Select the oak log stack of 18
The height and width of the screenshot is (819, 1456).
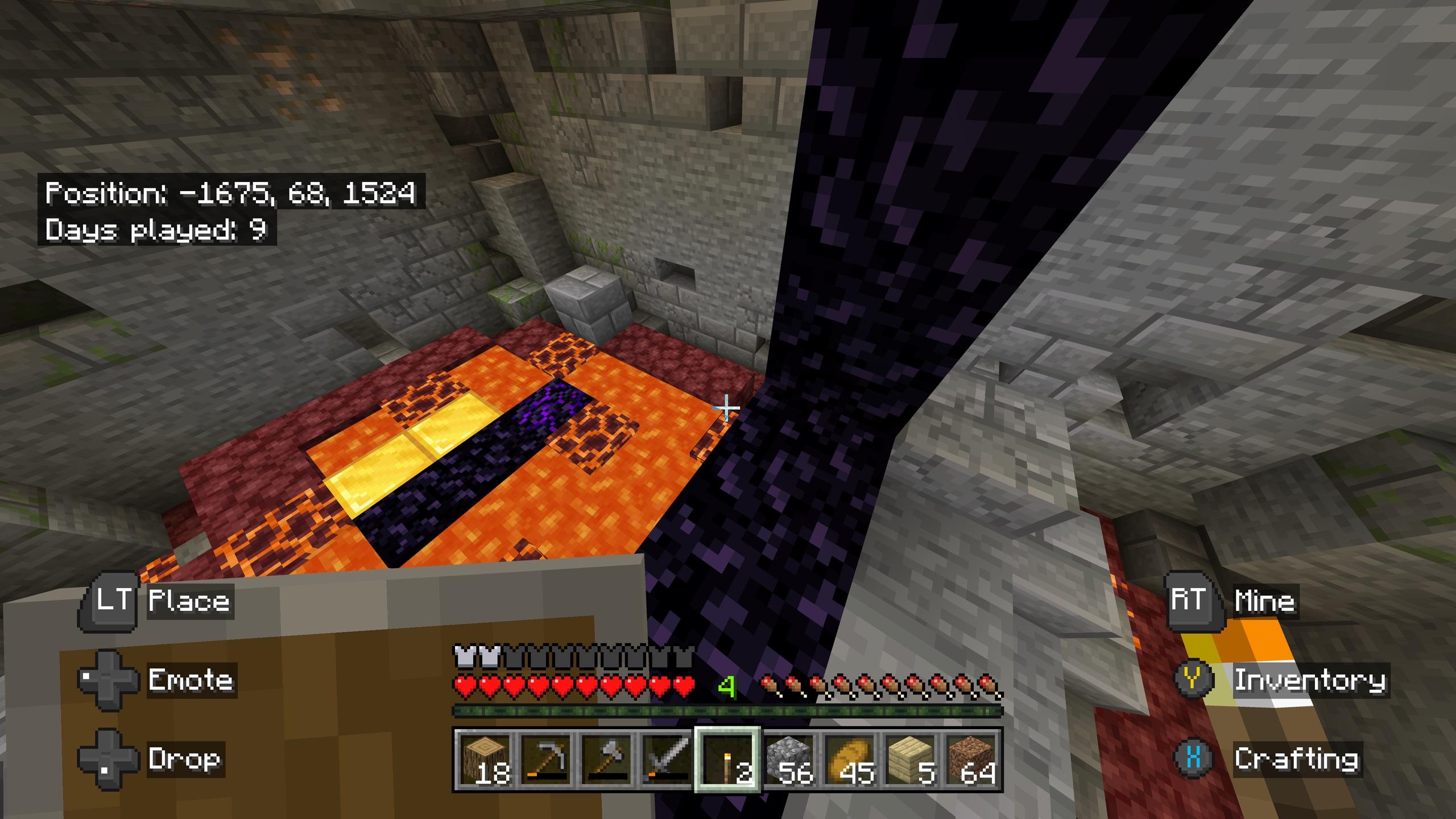tap(483, 759)
